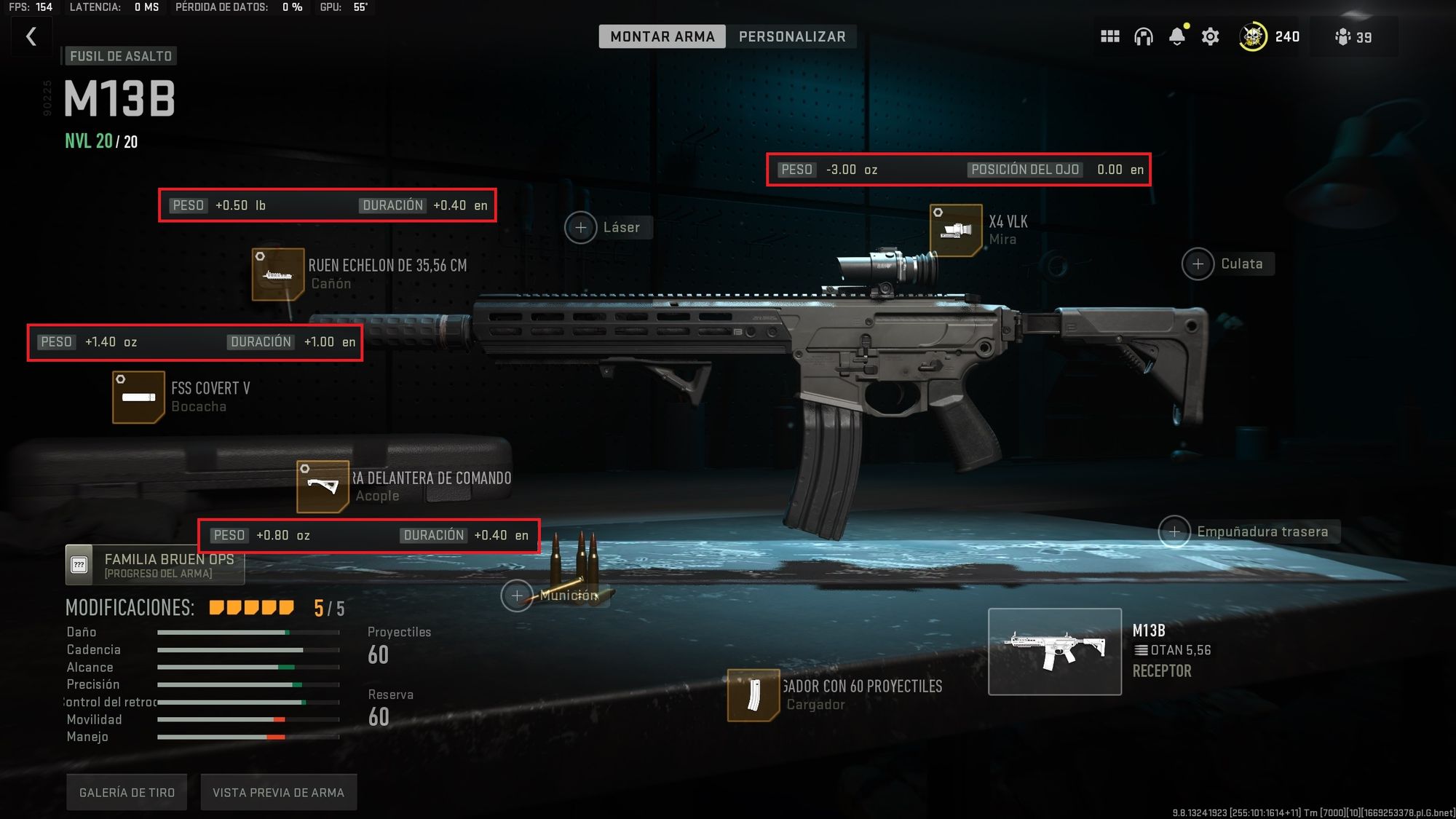
Task: Select the 60-round magazine icon
Action: [x=755, y=695]
